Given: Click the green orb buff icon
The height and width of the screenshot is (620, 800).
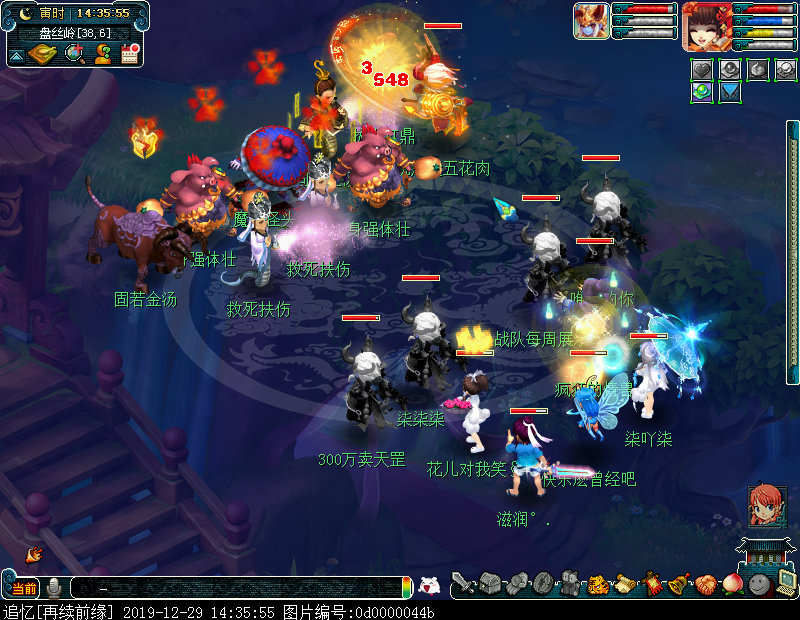Looking at the screenshot, I should [704, 92].
